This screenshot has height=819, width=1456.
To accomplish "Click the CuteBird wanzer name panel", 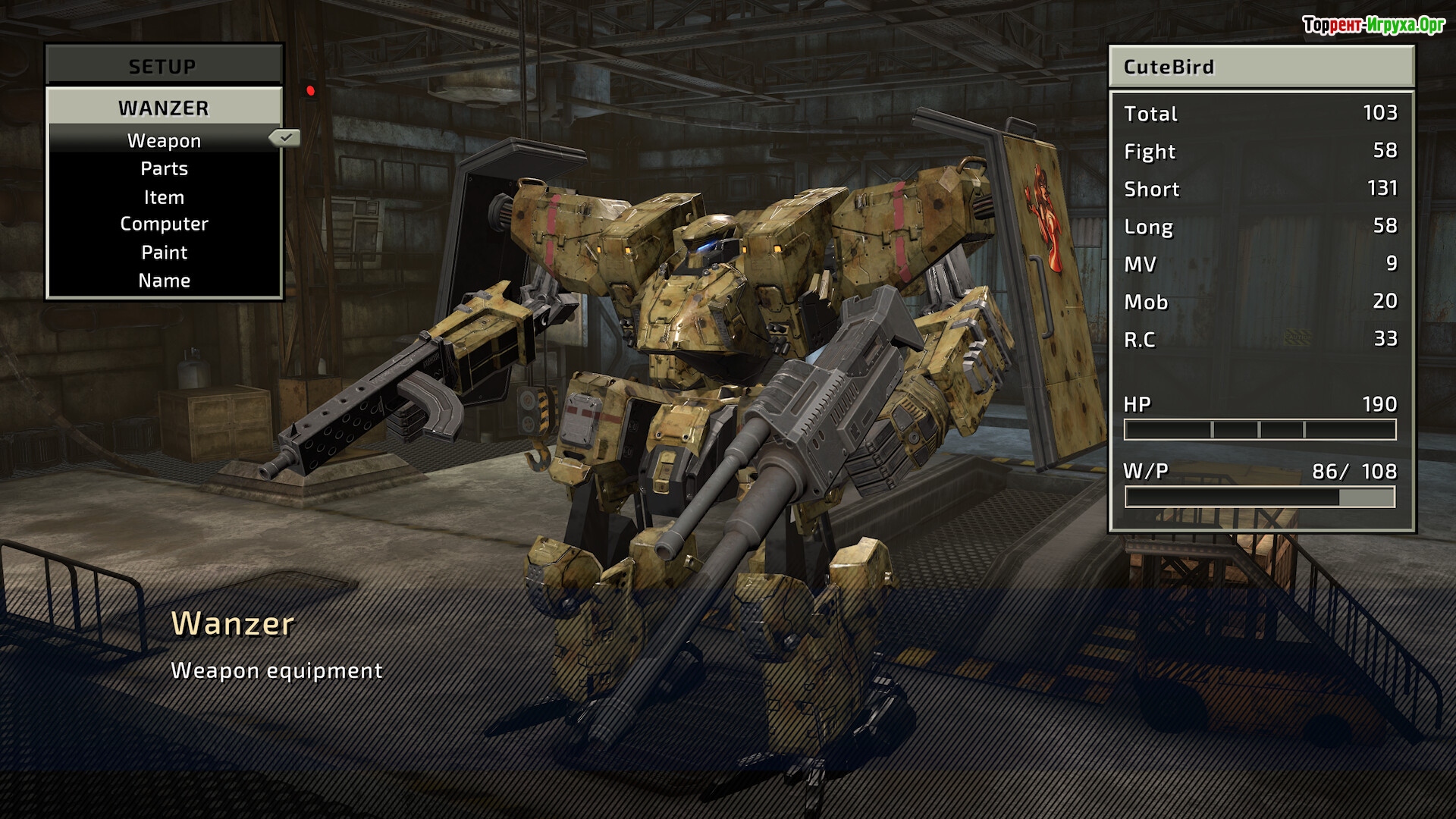I will (x=1261, y=67).
